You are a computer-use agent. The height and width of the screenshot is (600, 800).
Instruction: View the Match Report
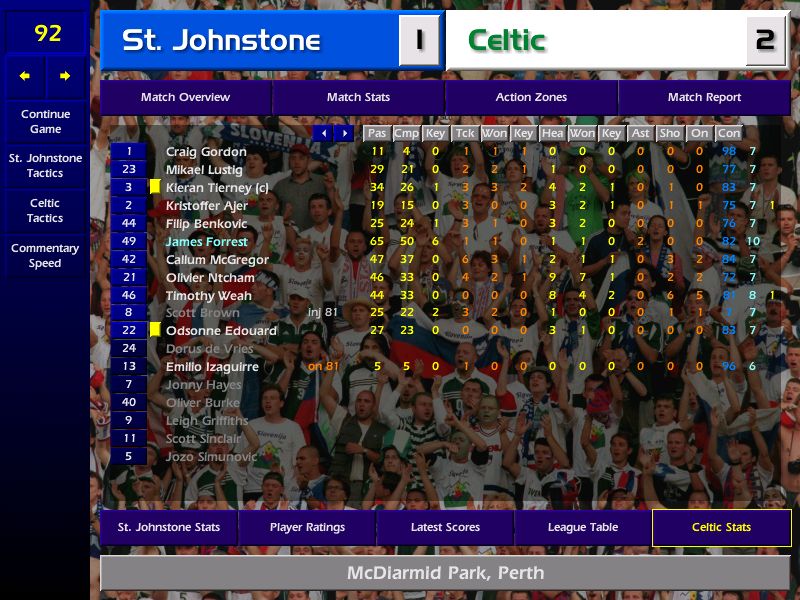tap(704, 98)
